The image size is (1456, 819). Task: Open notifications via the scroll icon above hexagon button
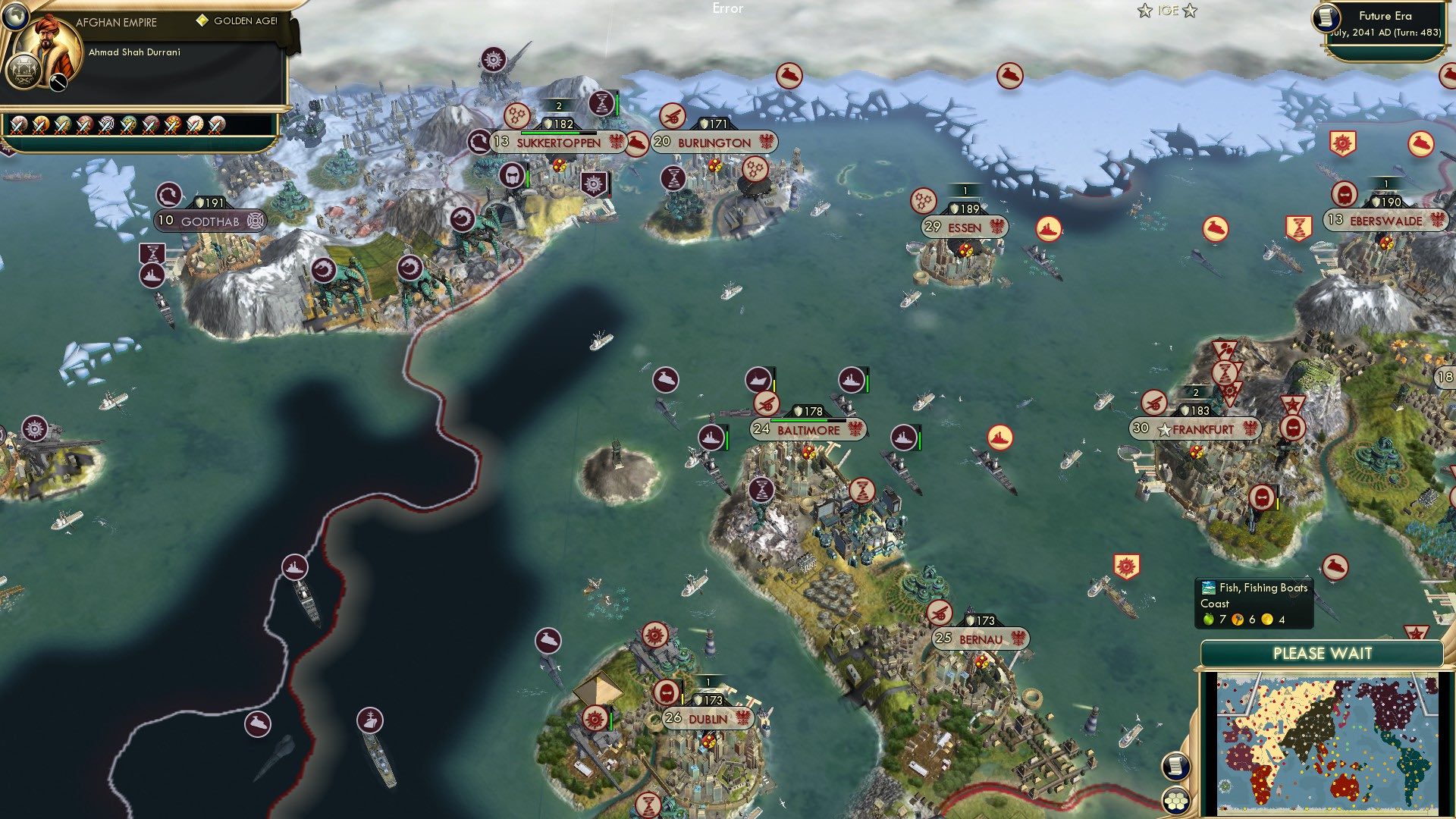click(x=1175, y=766)
